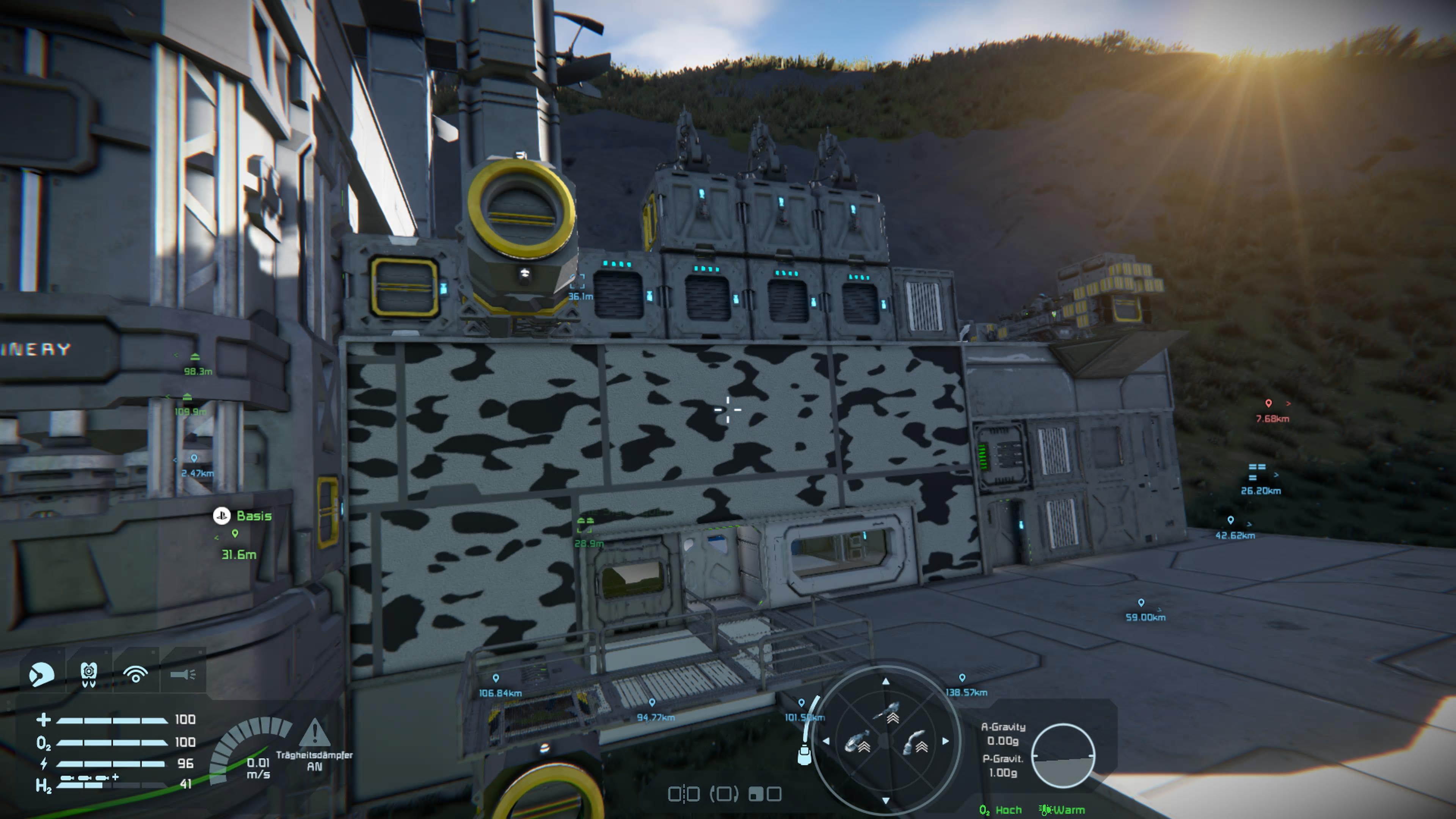Click the tool wheel's up arrow
The height and width of the screenshot is (819, 1456).
(886, 682)
